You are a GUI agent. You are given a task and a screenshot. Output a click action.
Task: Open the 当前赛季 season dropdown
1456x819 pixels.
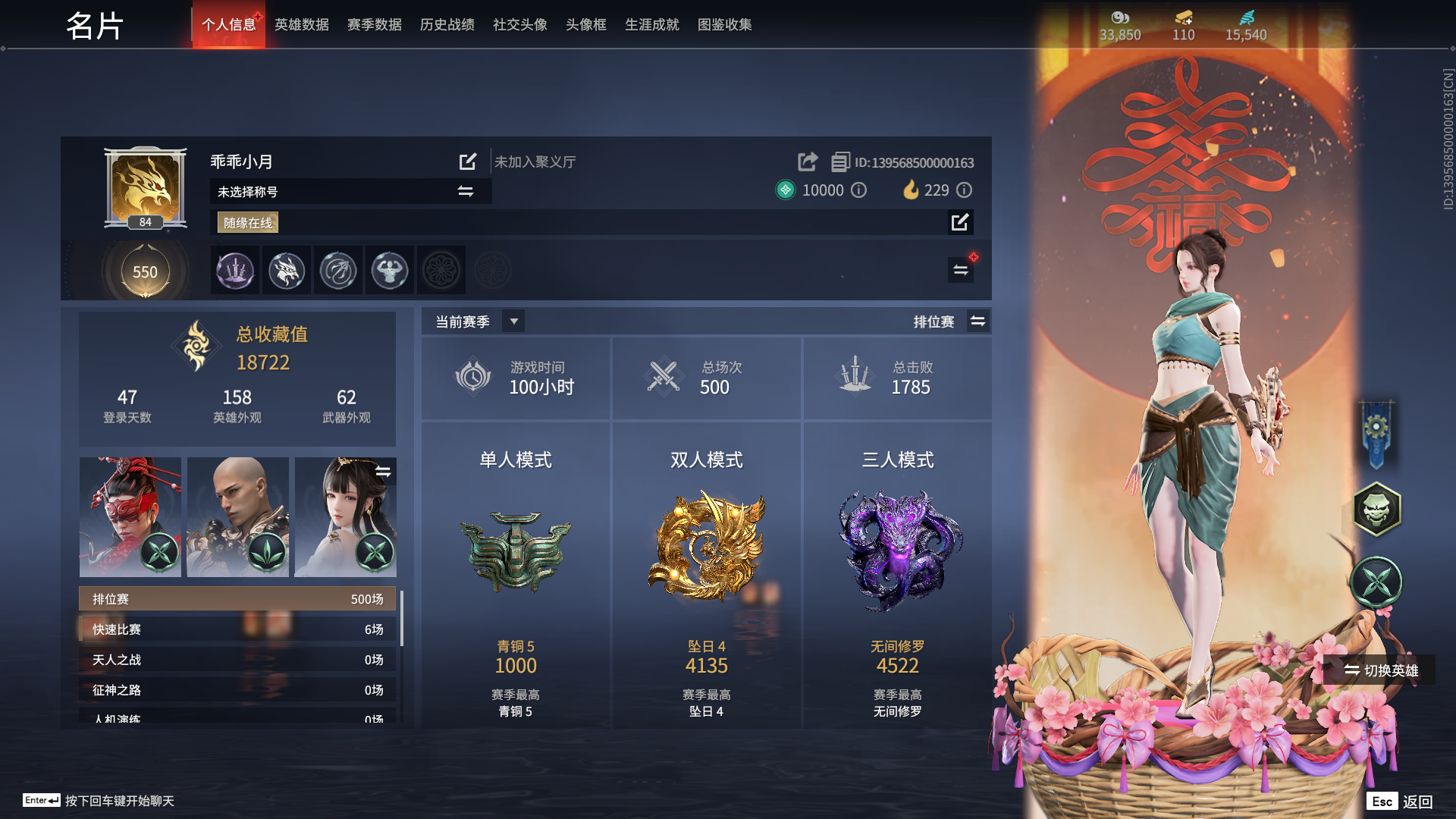click(x=513, y=321)
